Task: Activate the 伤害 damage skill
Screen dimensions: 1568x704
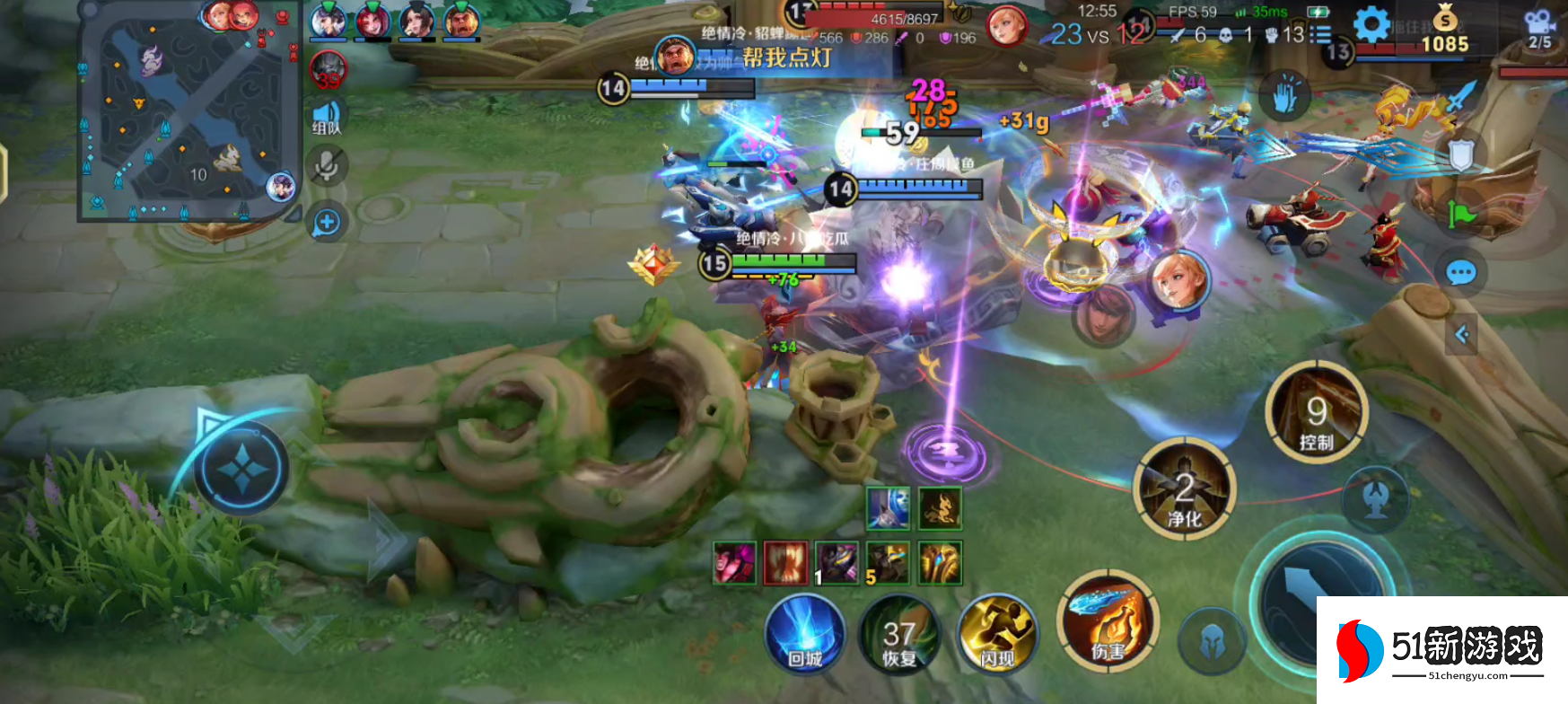Action: (x=1109, y=621)
